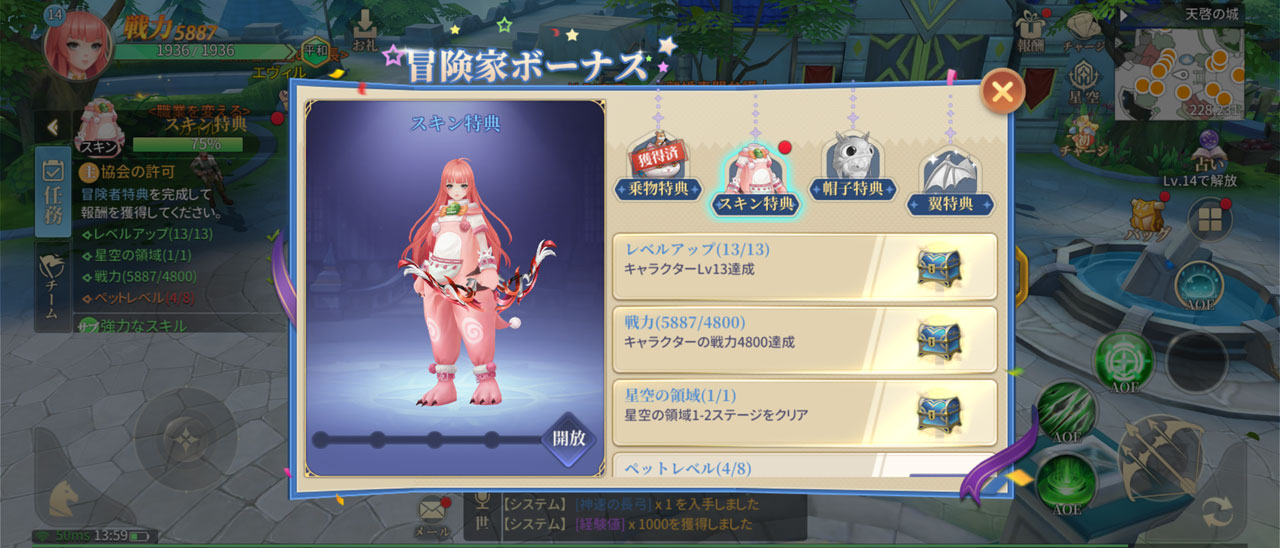Click the 開放 diamond button
The width and height of the screenshot is (1280, 548).
click(569, 438)
